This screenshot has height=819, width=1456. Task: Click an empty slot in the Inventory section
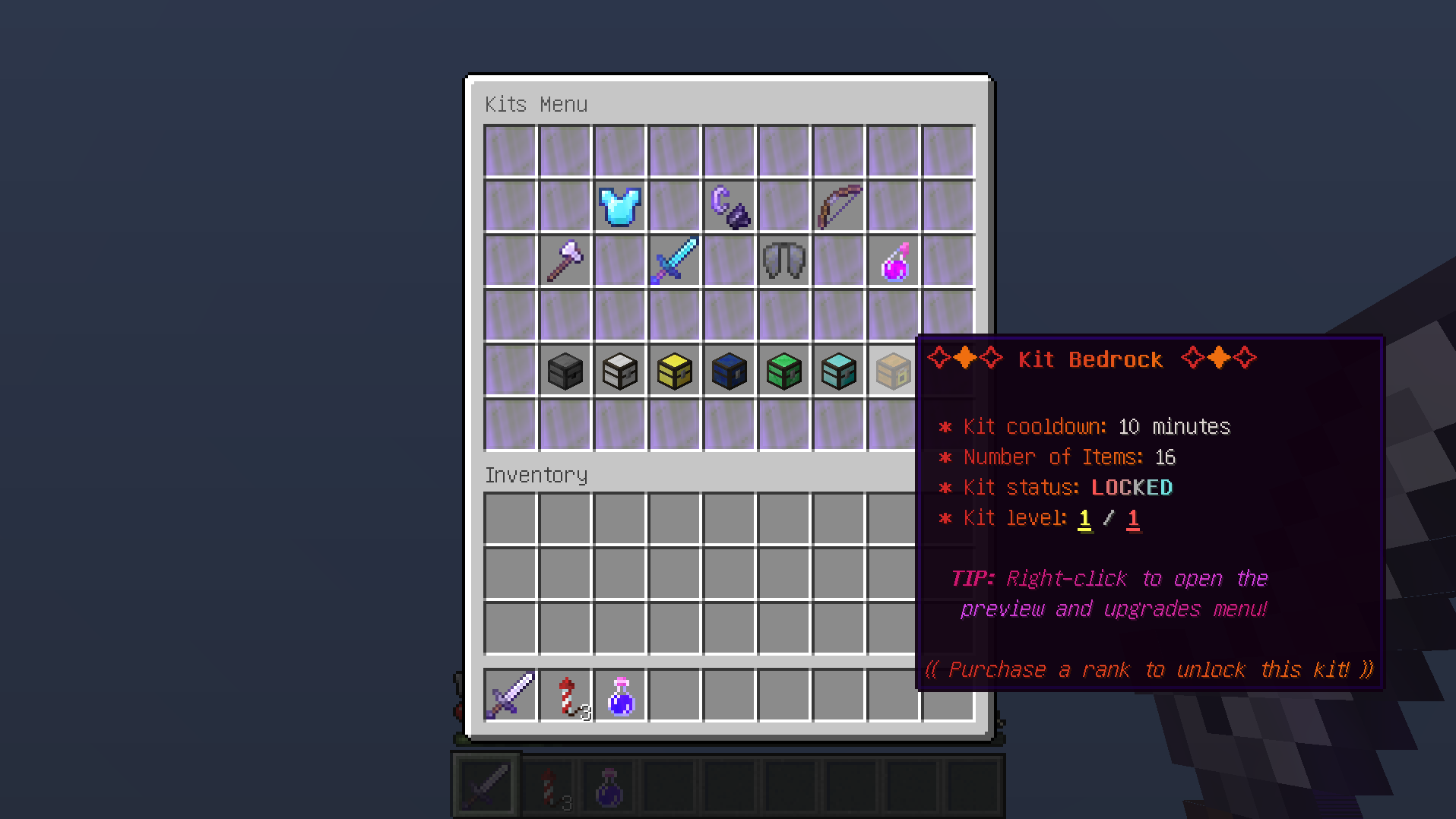point(674,574)
